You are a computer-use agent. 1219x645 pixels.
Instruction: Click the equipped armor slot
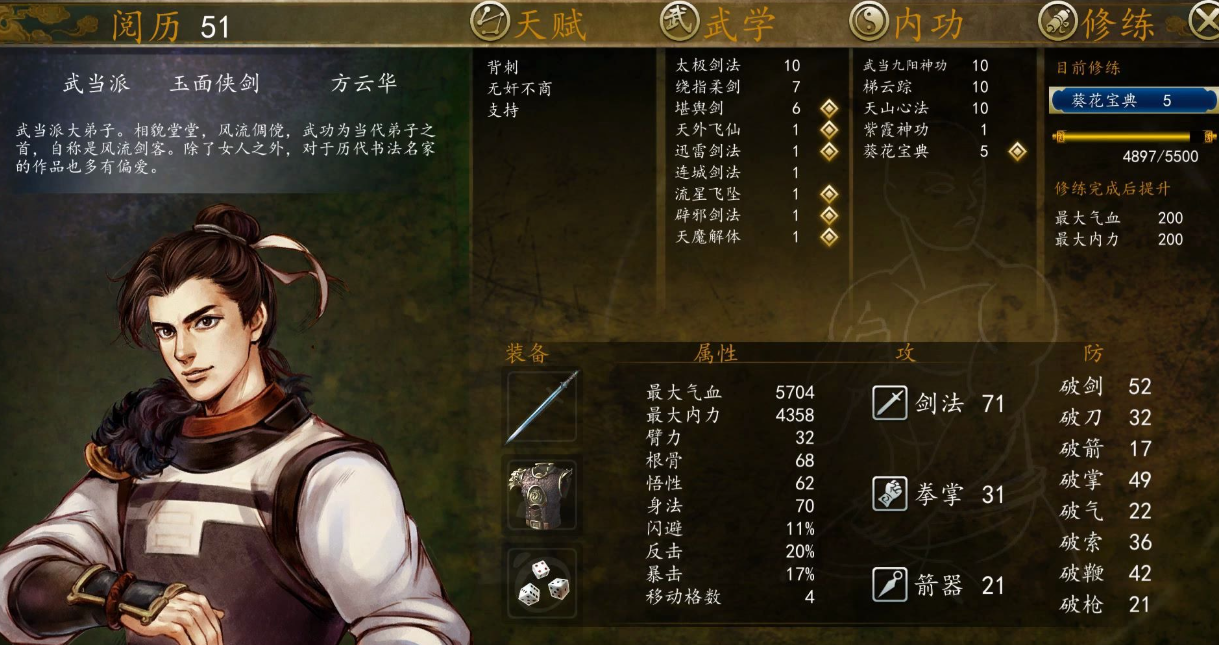pyautogui.click(x=542, y=494)
